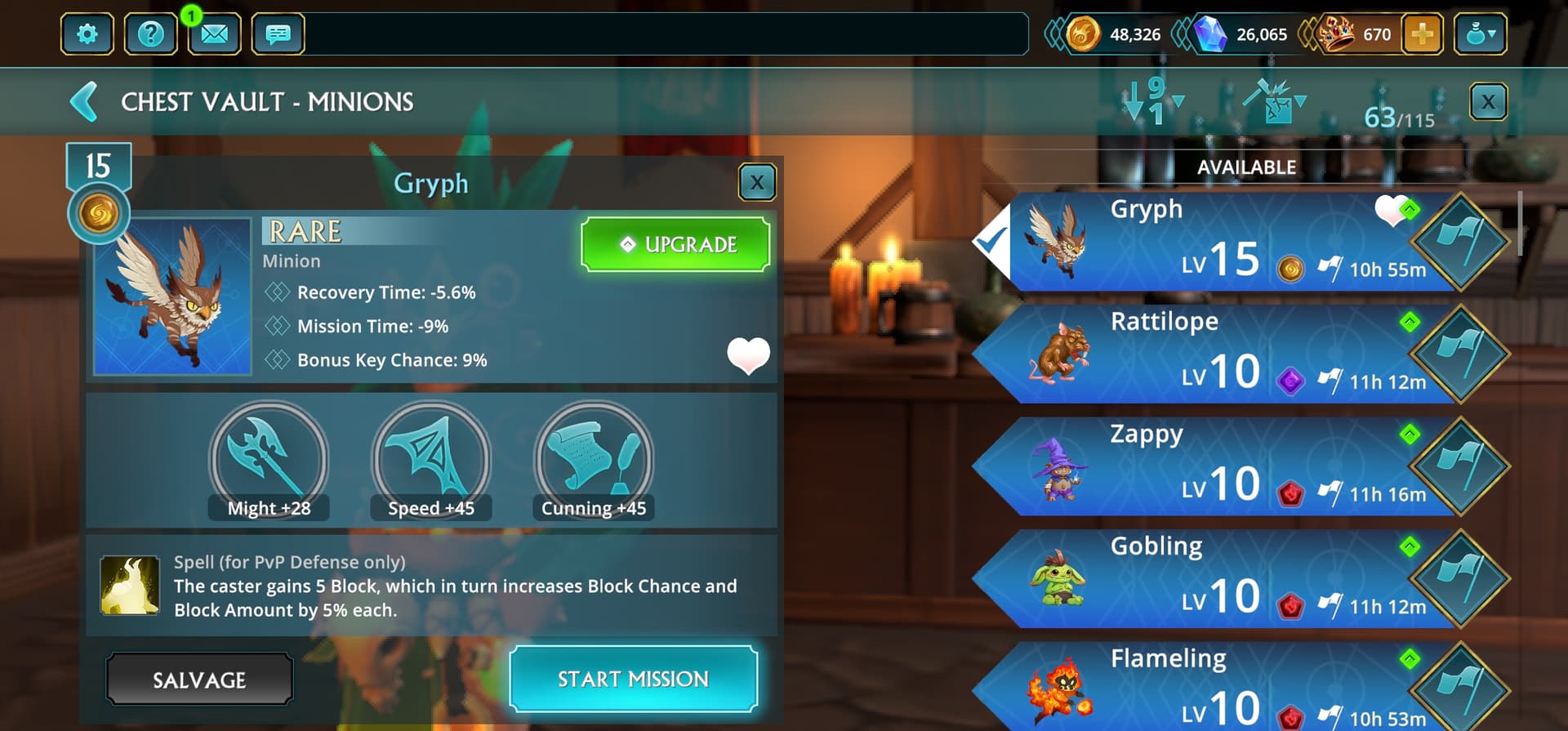Viewport: 1568px width, 731px height.
Task: Go back with the arrow button
Action: (84, 102)
